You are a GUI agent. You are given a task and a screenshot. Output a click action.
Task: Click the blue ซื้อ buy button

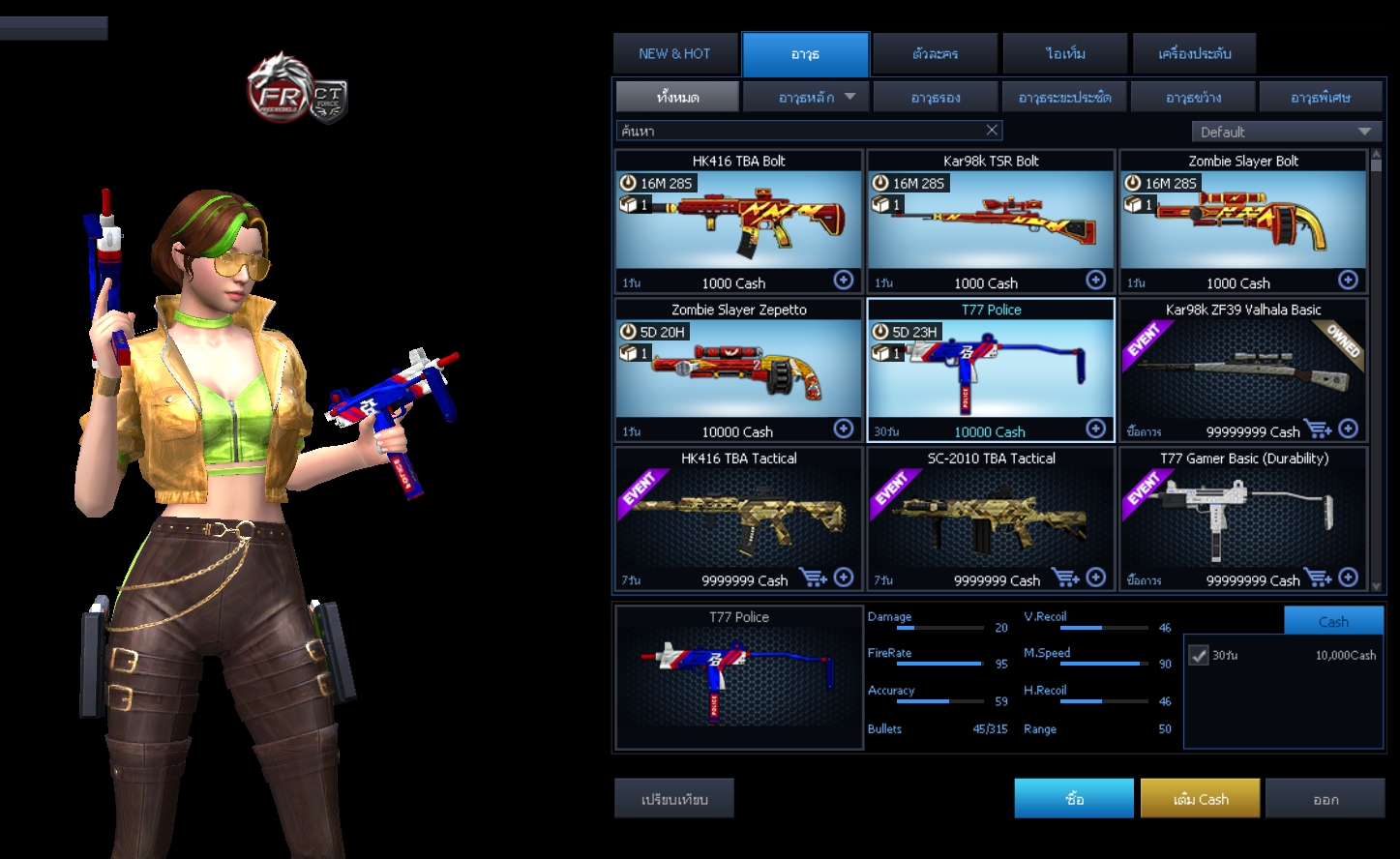1074,799
